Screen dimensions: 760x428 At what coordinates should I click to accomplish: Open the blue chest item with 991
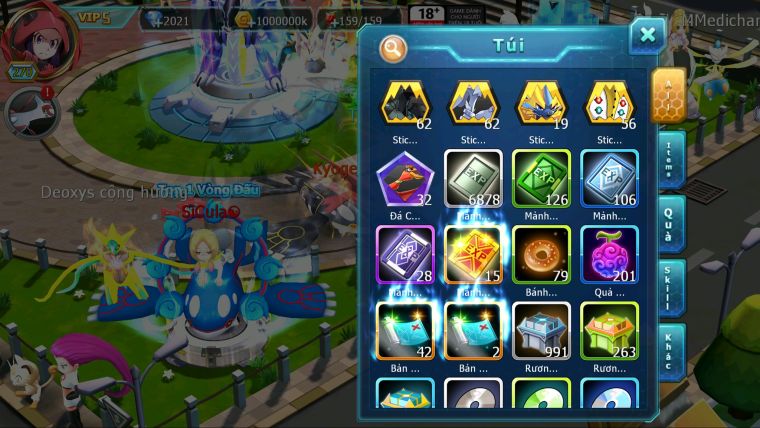tap(541, 330)
